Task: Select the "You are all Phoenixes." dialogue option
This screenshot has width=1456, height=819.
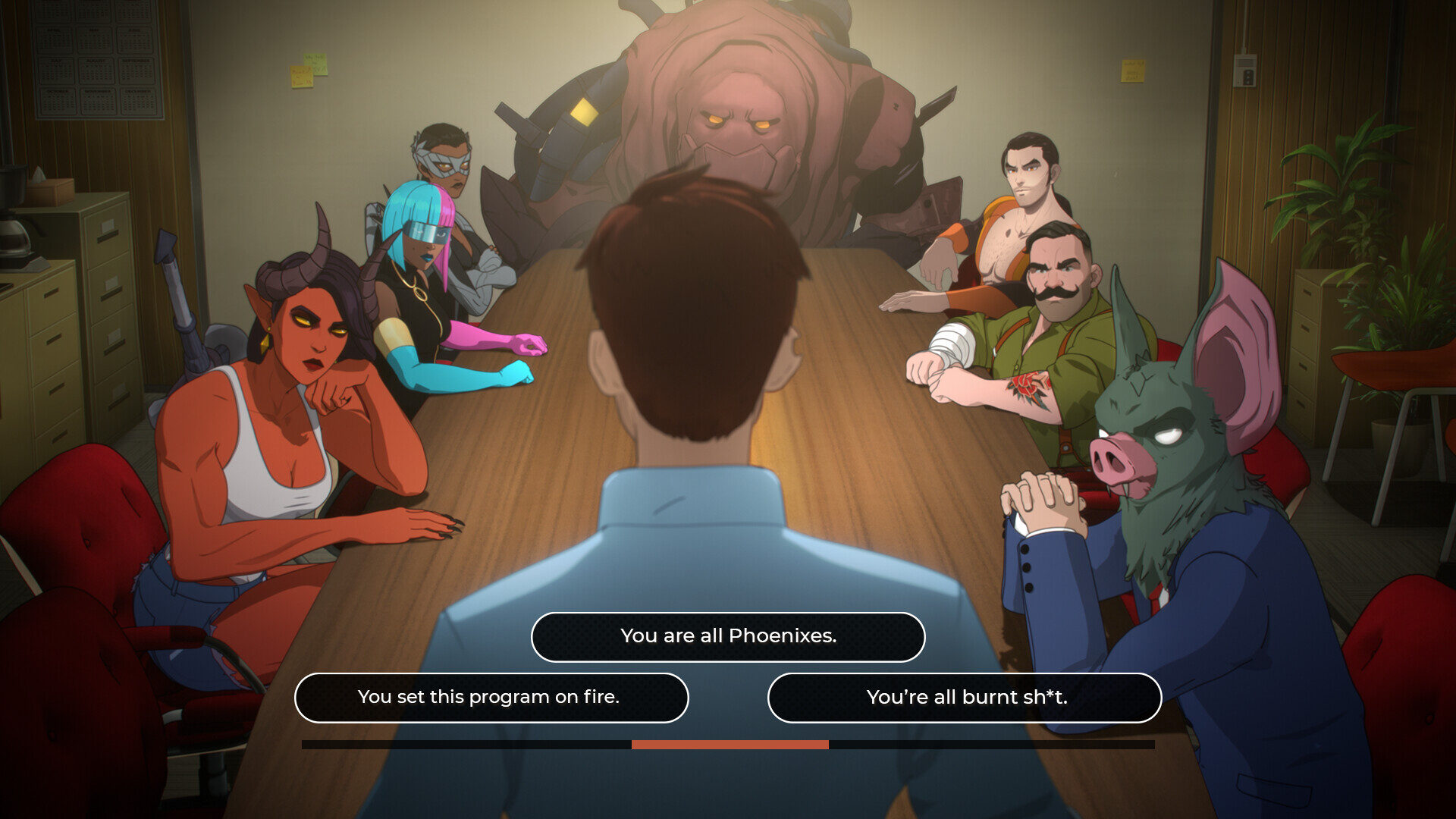Action: point(727,637)
